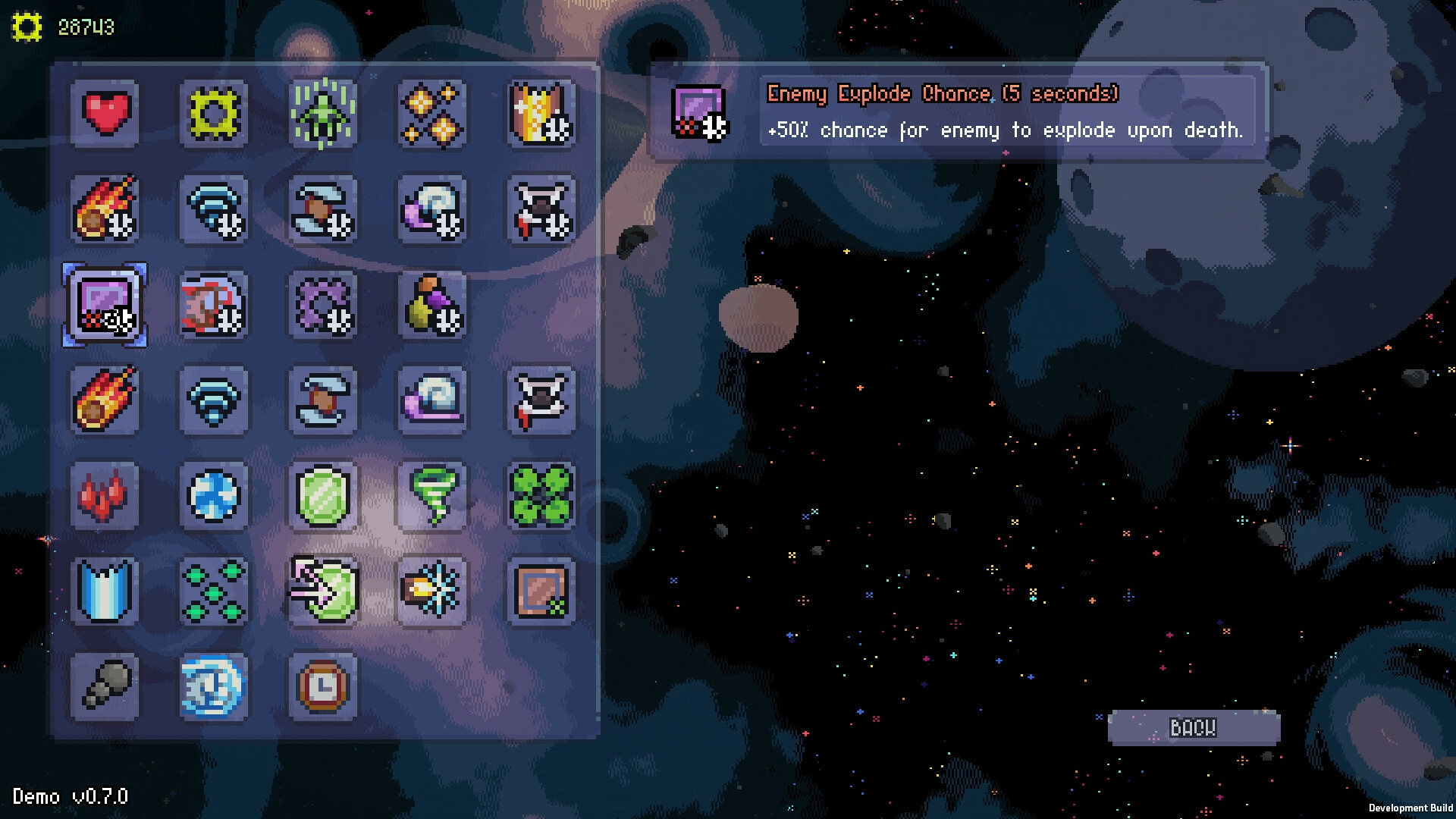Select the potion bottles timed upgrade
This screenshot has height=819, width=1456.
coord(432,305)
